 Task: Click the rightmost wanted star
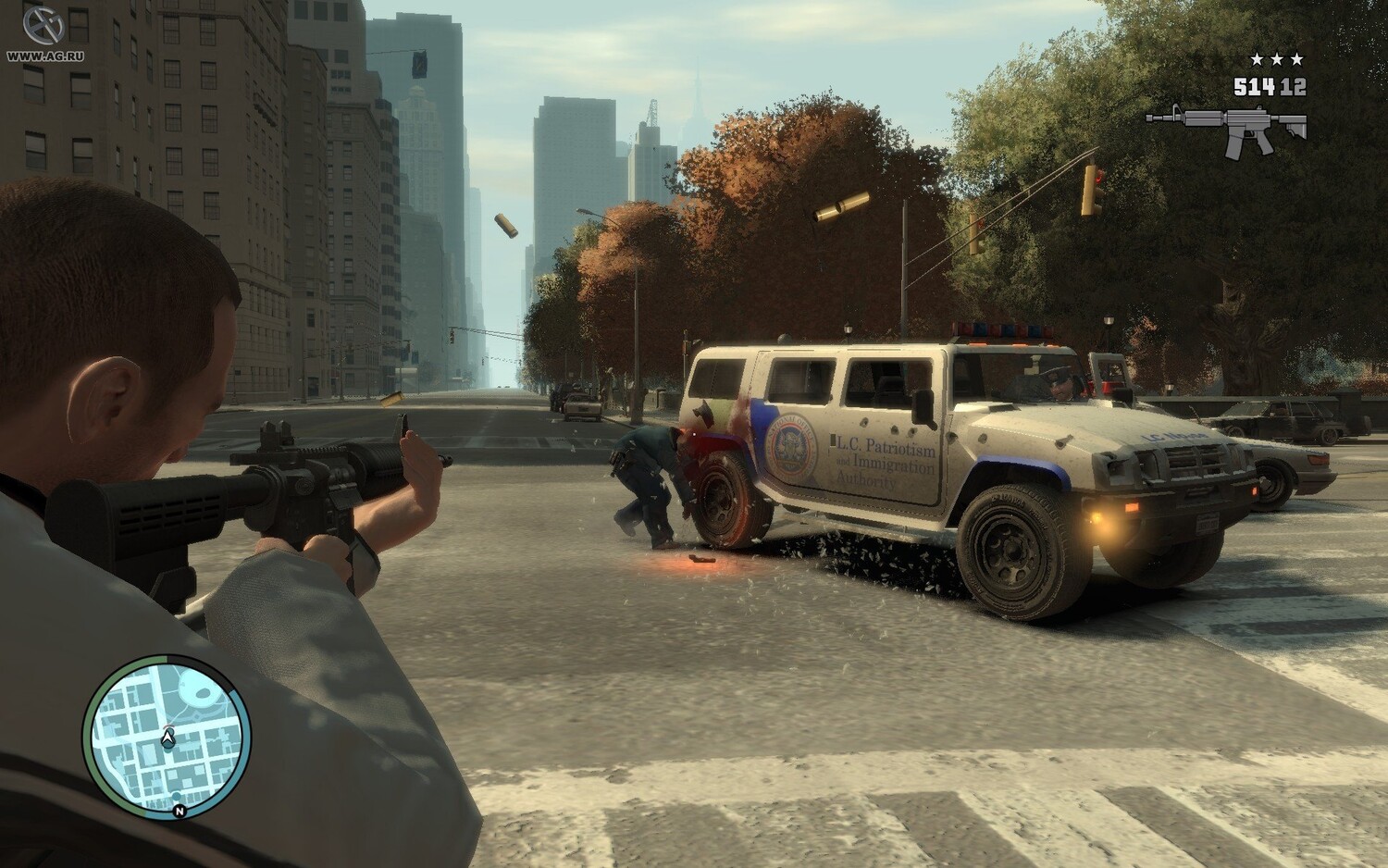pos(1296,57)
